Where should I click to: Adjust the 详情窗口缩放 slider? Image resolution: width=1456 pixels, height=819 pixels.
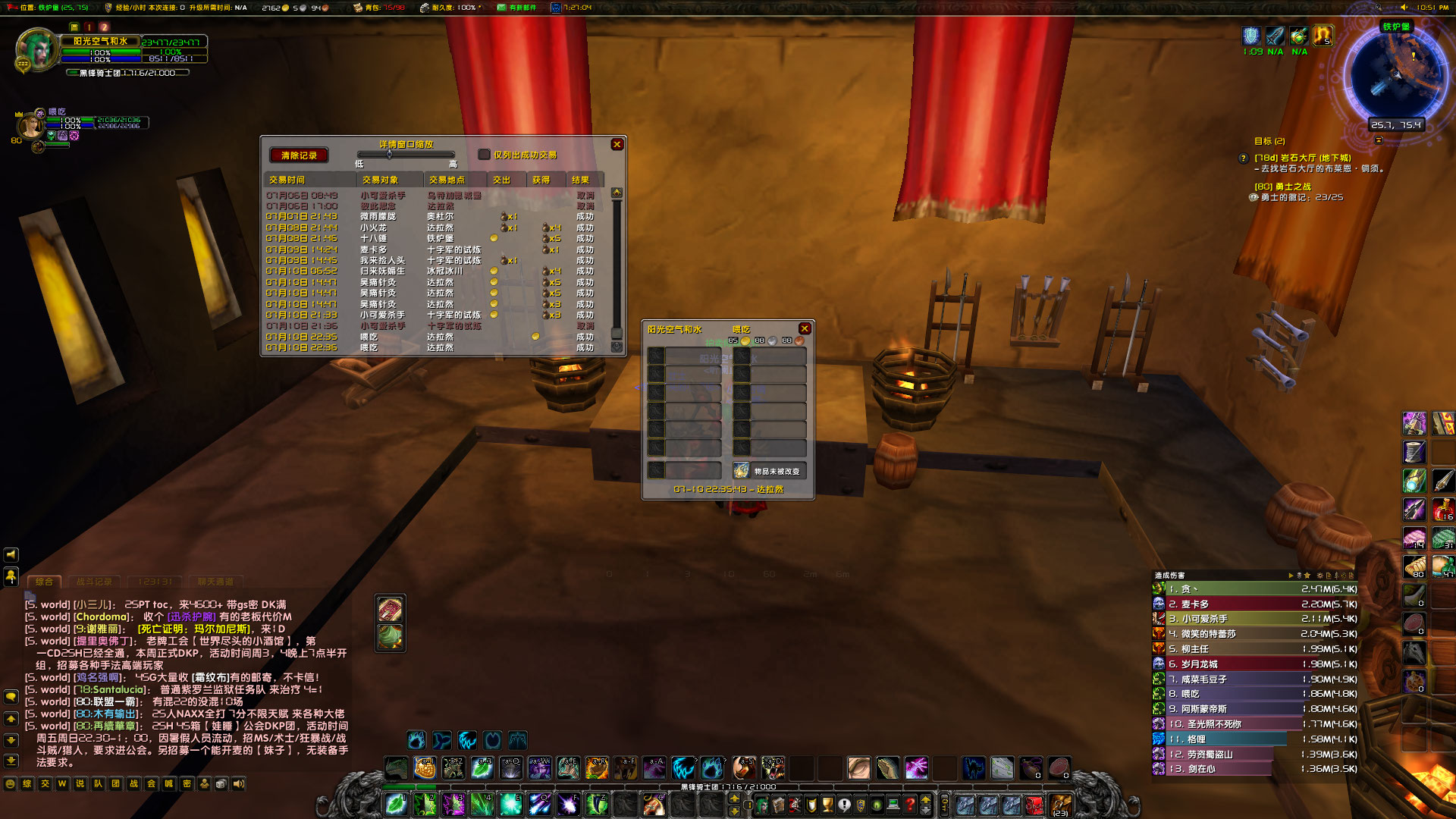389,154
